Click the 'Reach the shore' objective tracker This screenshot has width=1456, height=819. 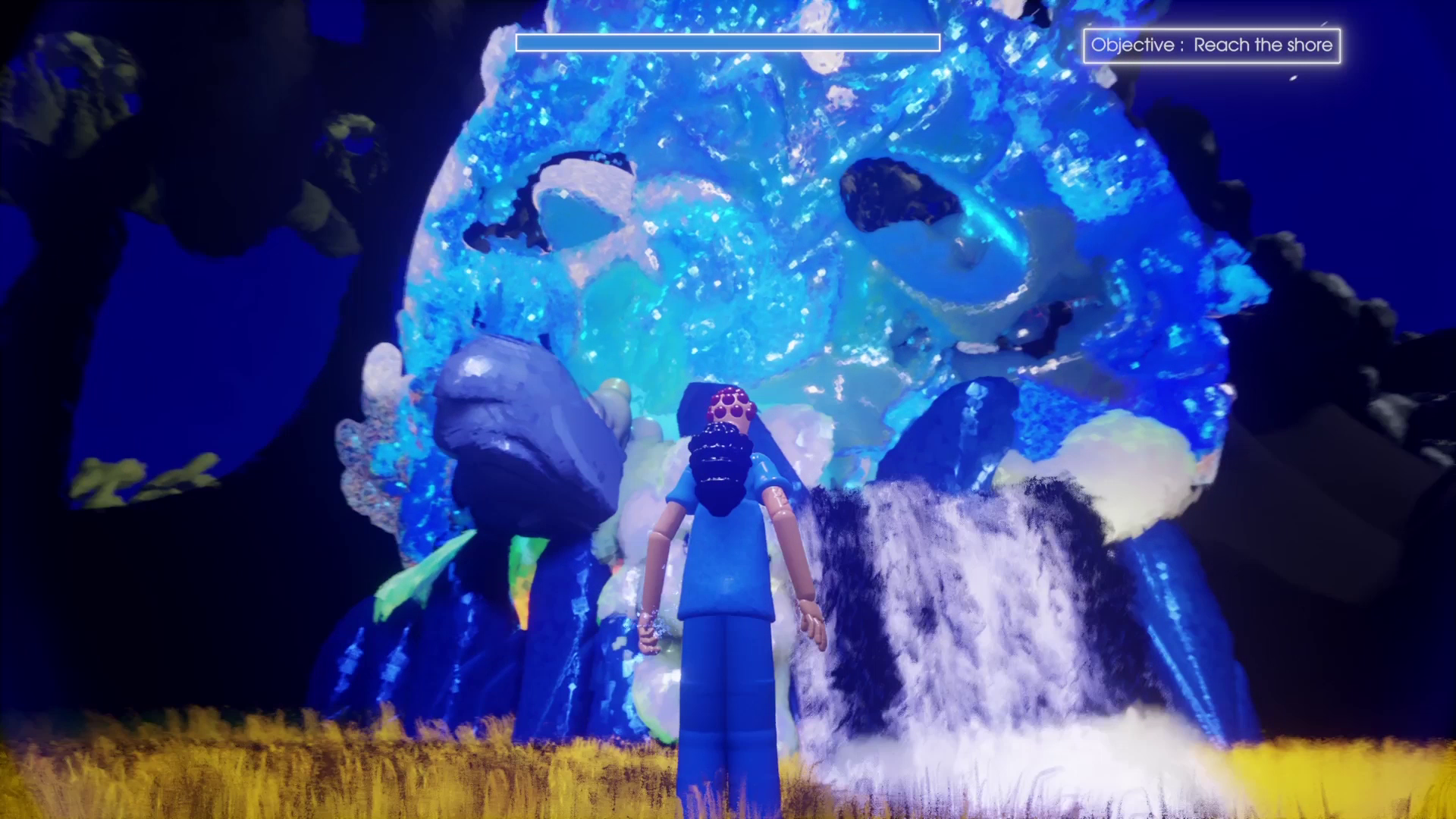click(x=1211, y=45)
